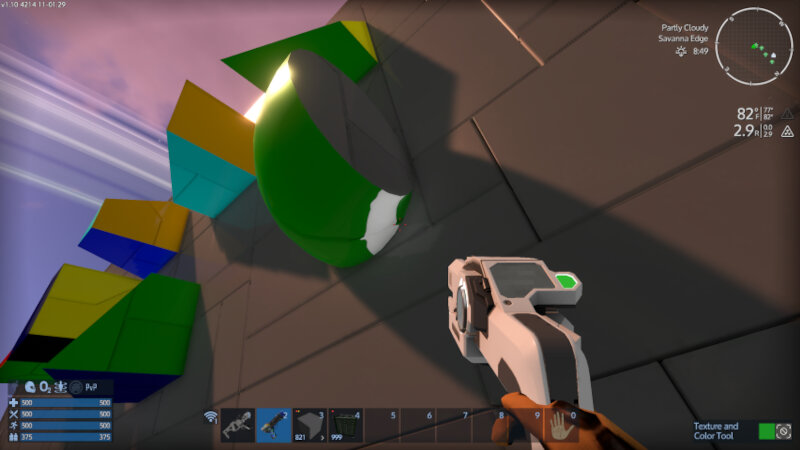Click the radiation warning triangle icon

coord(788,131)
